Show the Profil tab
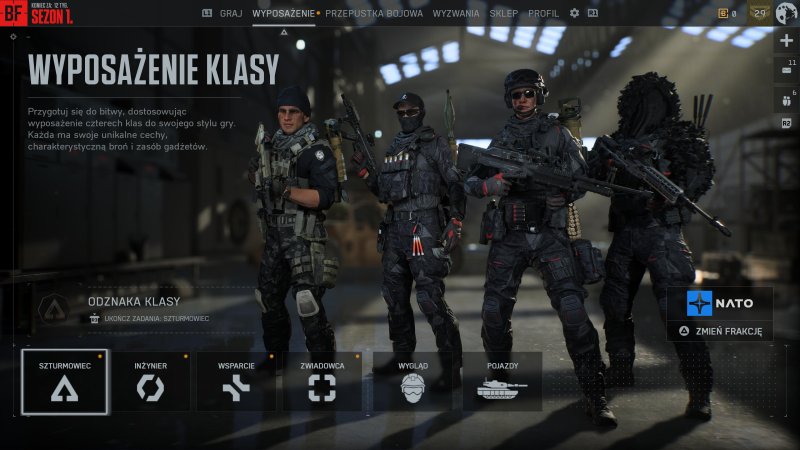This screenshot has width=800, height=450. pyautogui.click(x=543, y=14)
